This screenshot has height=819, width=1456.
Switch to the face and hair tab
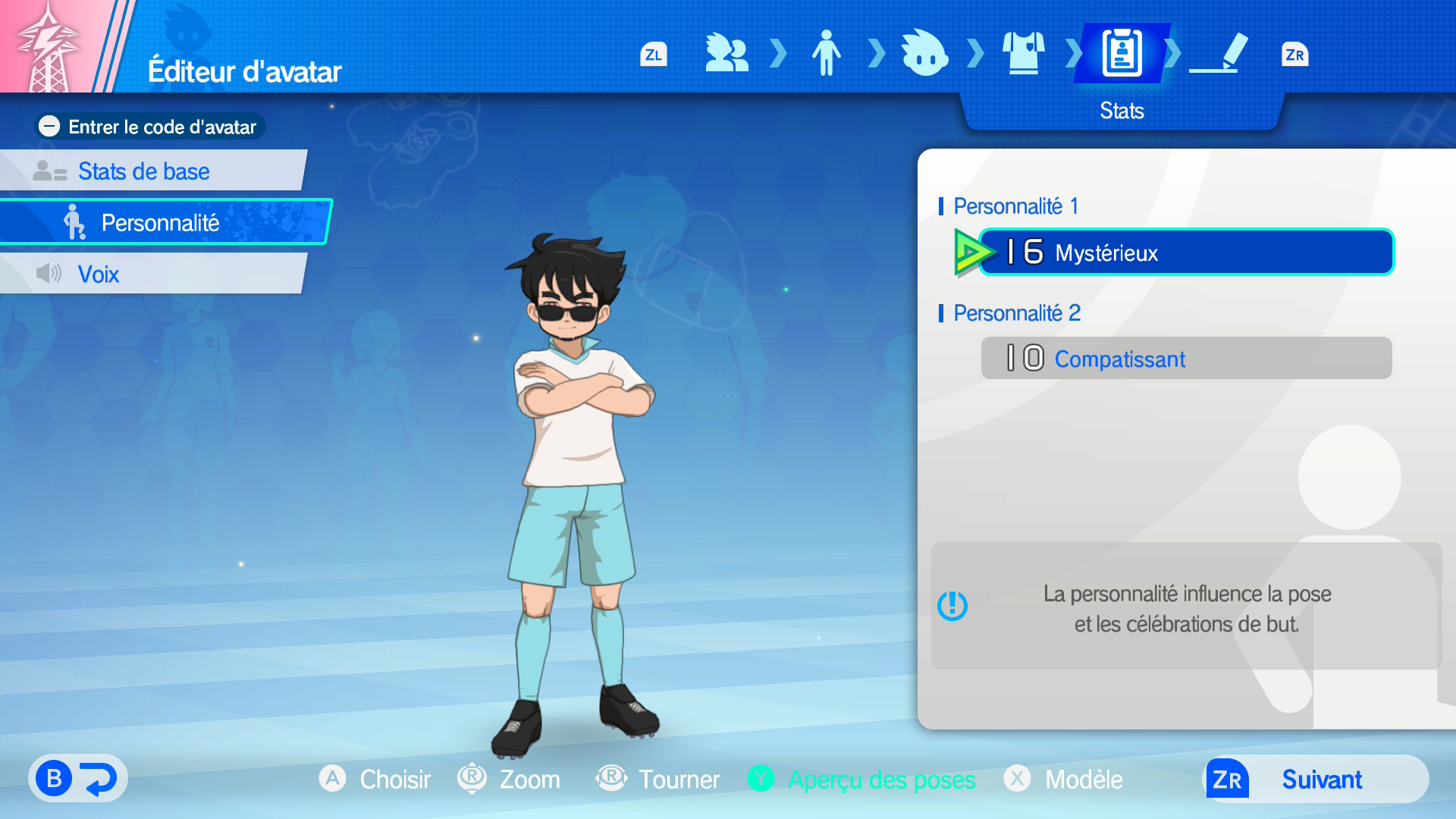coord(924,54)
